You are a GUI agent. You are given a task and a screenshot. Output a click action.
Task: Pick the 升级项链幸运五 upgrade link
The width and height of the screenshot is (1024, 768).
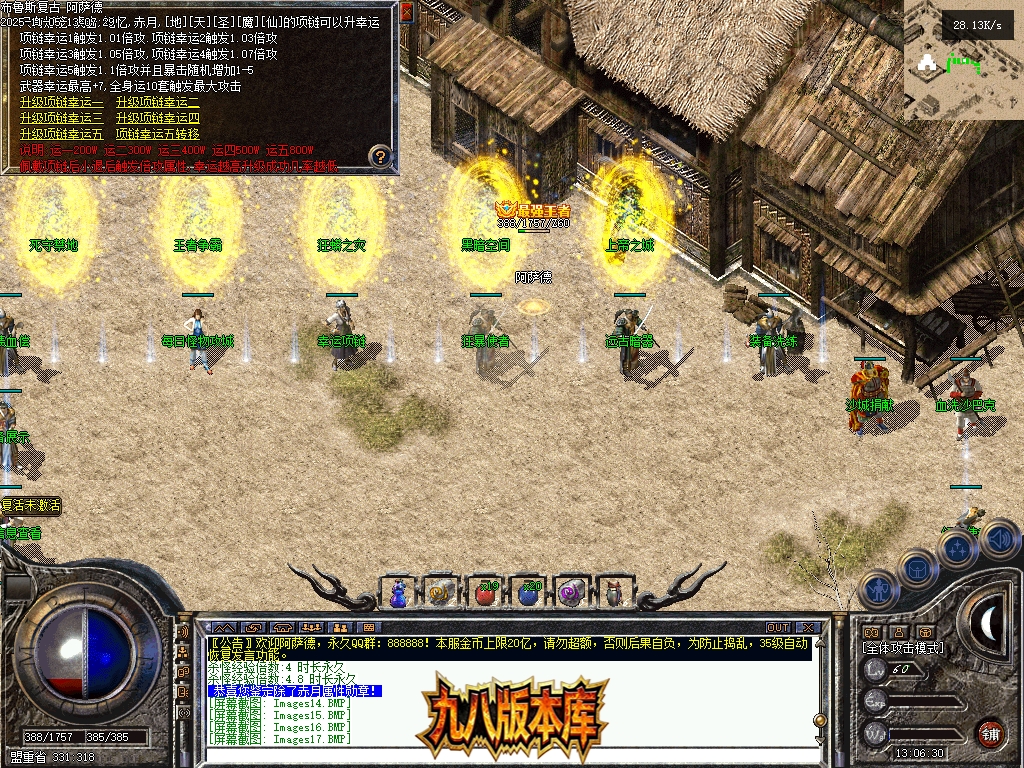click(x=61, y=134)
